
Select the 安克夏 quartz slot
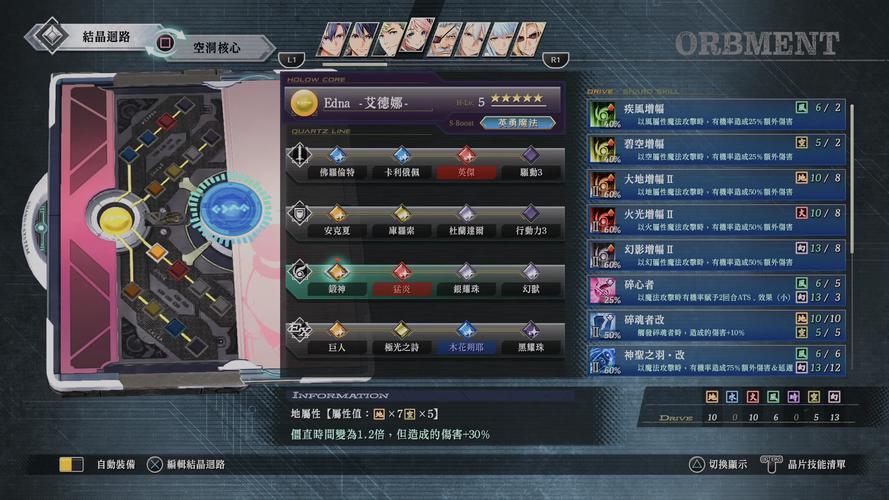coord(336,230)
